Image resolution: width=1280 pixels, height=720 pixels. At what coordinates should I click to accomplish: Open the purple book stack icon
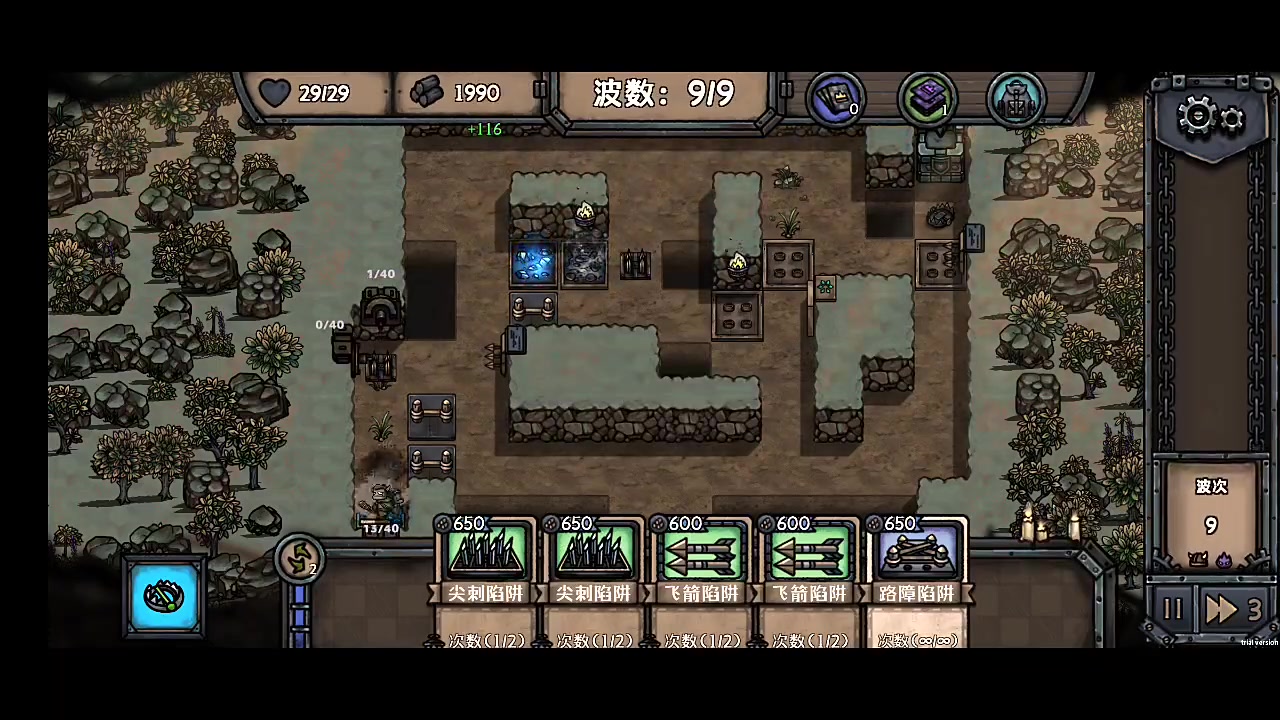pyautogui.click(x=928, y=98)
